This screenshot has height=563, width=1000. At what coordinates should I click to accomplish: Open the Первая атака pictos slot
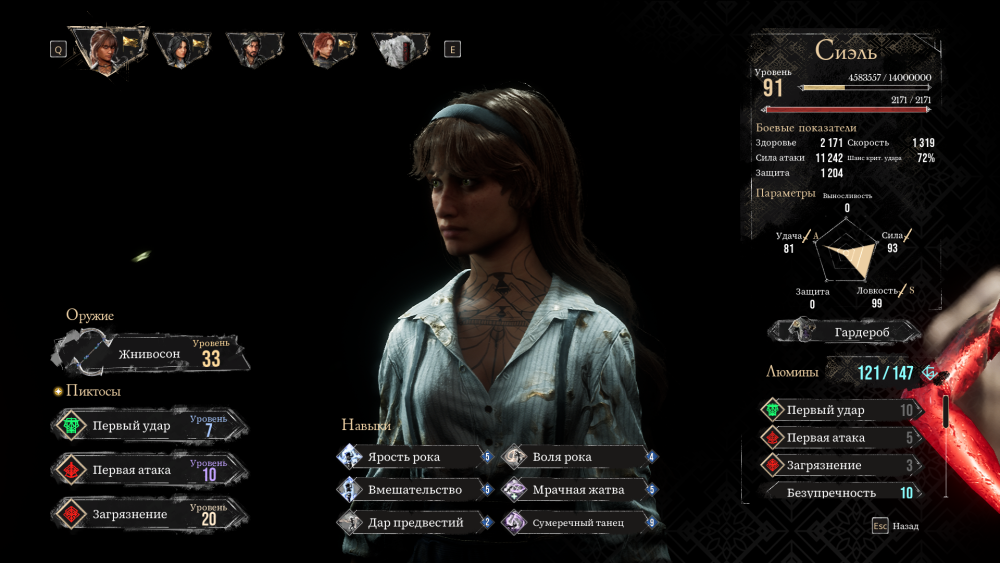[148, 470]
